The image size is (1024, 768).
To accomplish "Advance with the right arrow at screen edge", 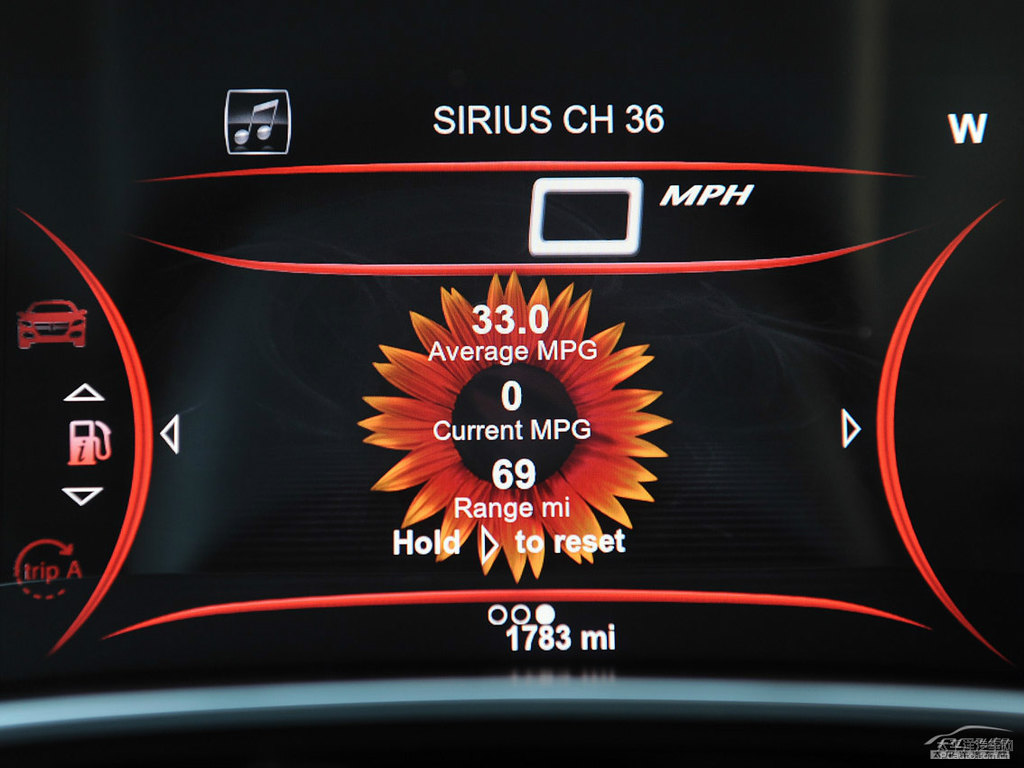I will point(851,430).
